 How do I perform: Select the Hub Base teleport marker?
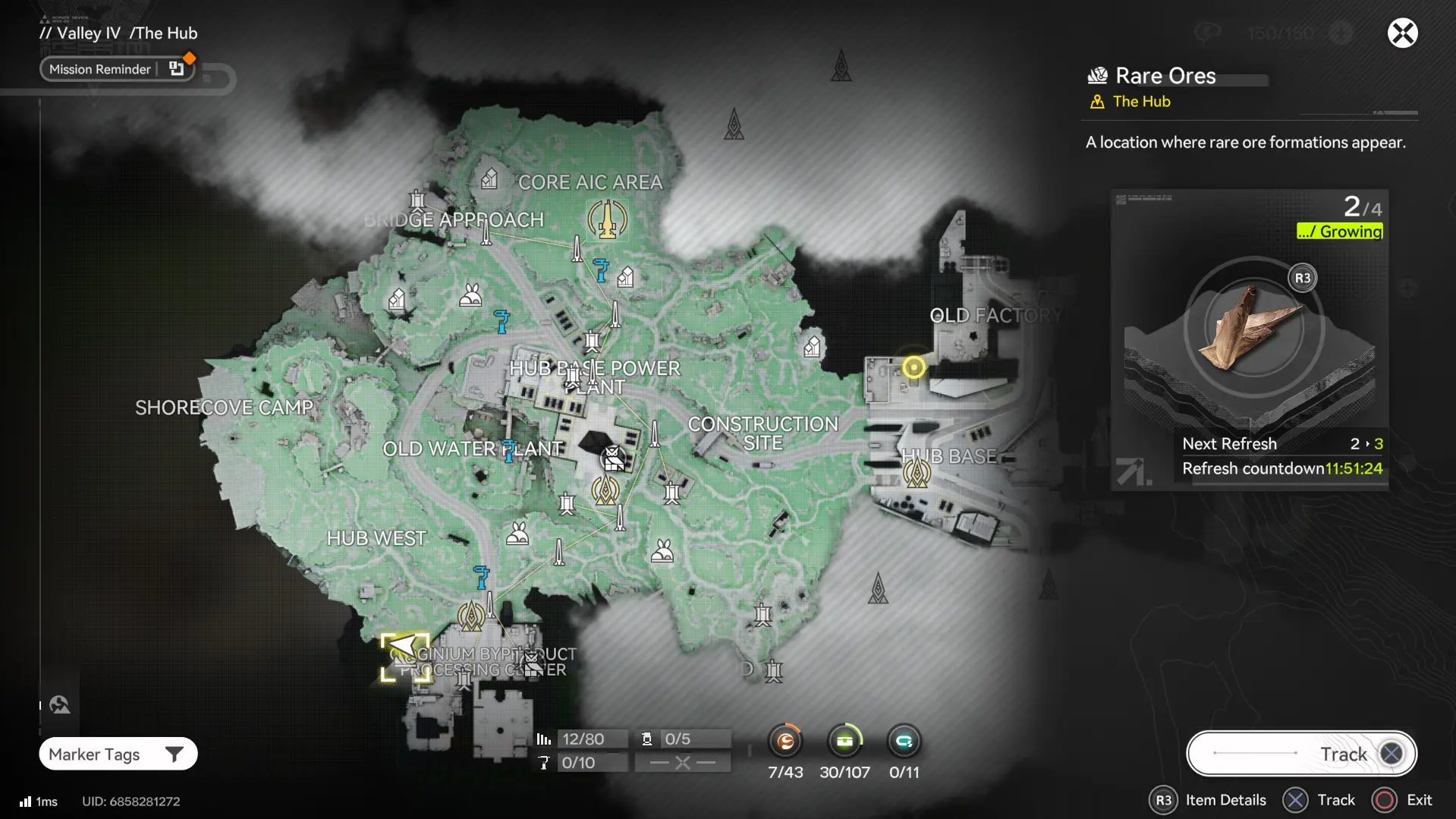click(x=917, y=474)
